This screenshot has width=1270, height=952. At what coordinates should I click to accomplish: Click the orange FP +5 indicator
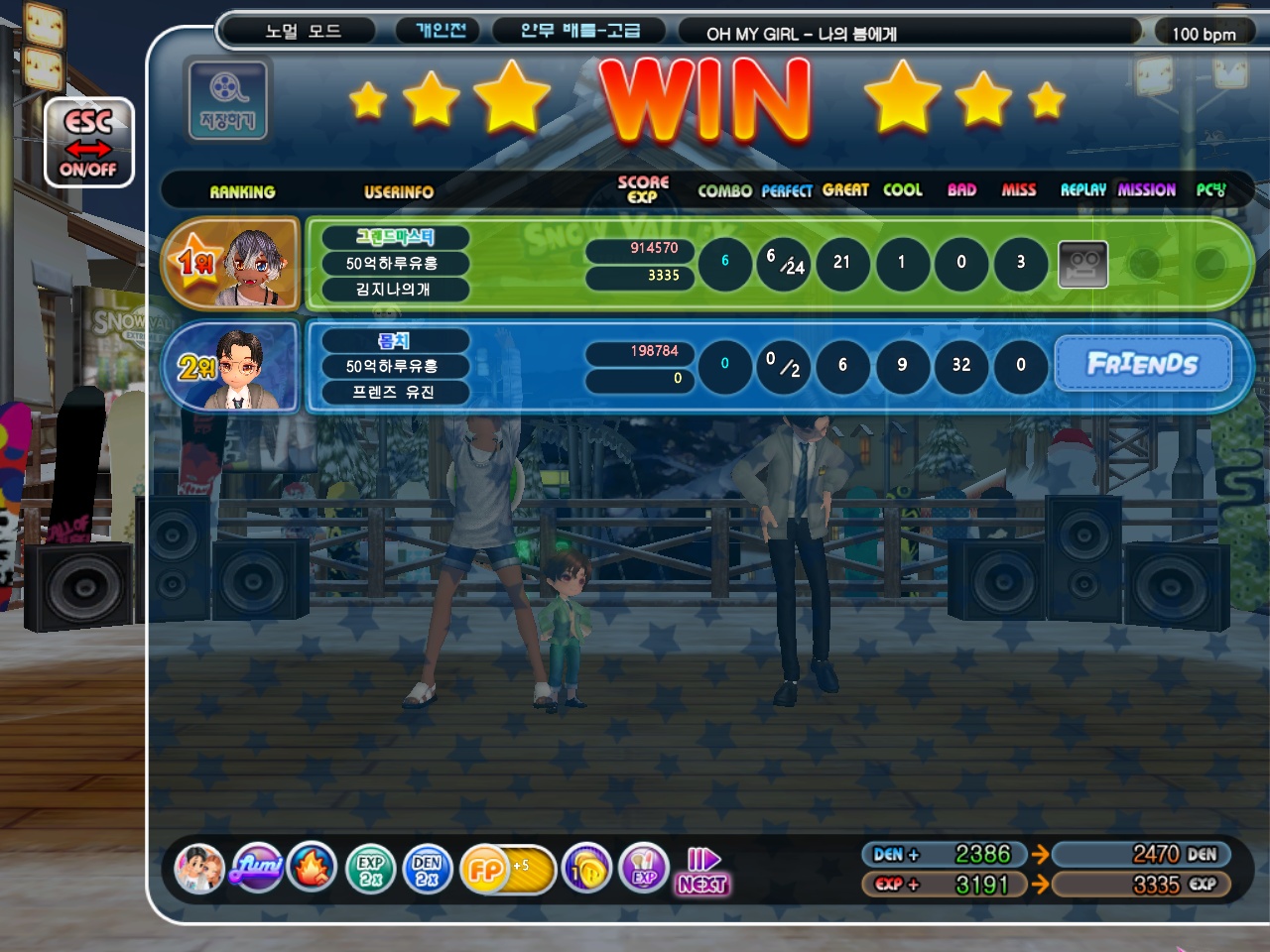click(x=506, y=870)
